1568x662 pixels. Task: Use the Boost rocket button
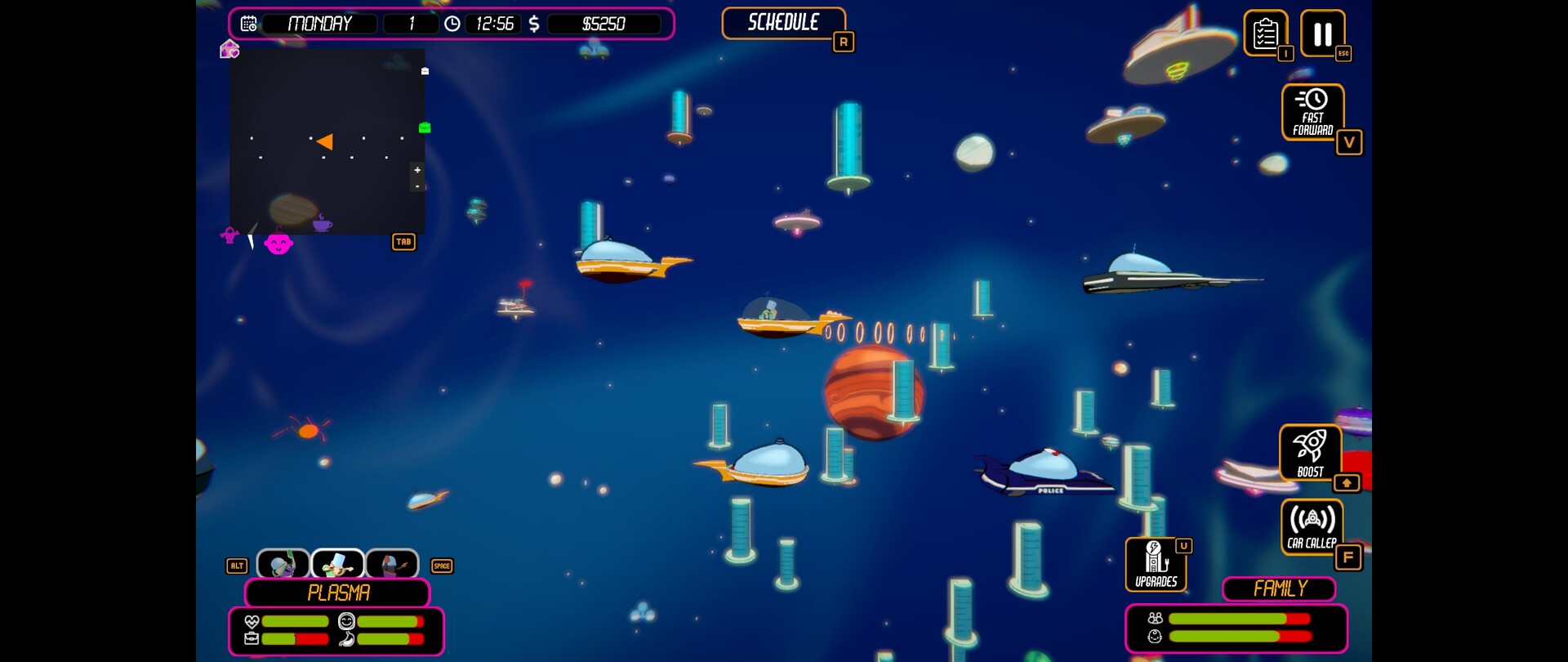click(x=1310, y=453)
